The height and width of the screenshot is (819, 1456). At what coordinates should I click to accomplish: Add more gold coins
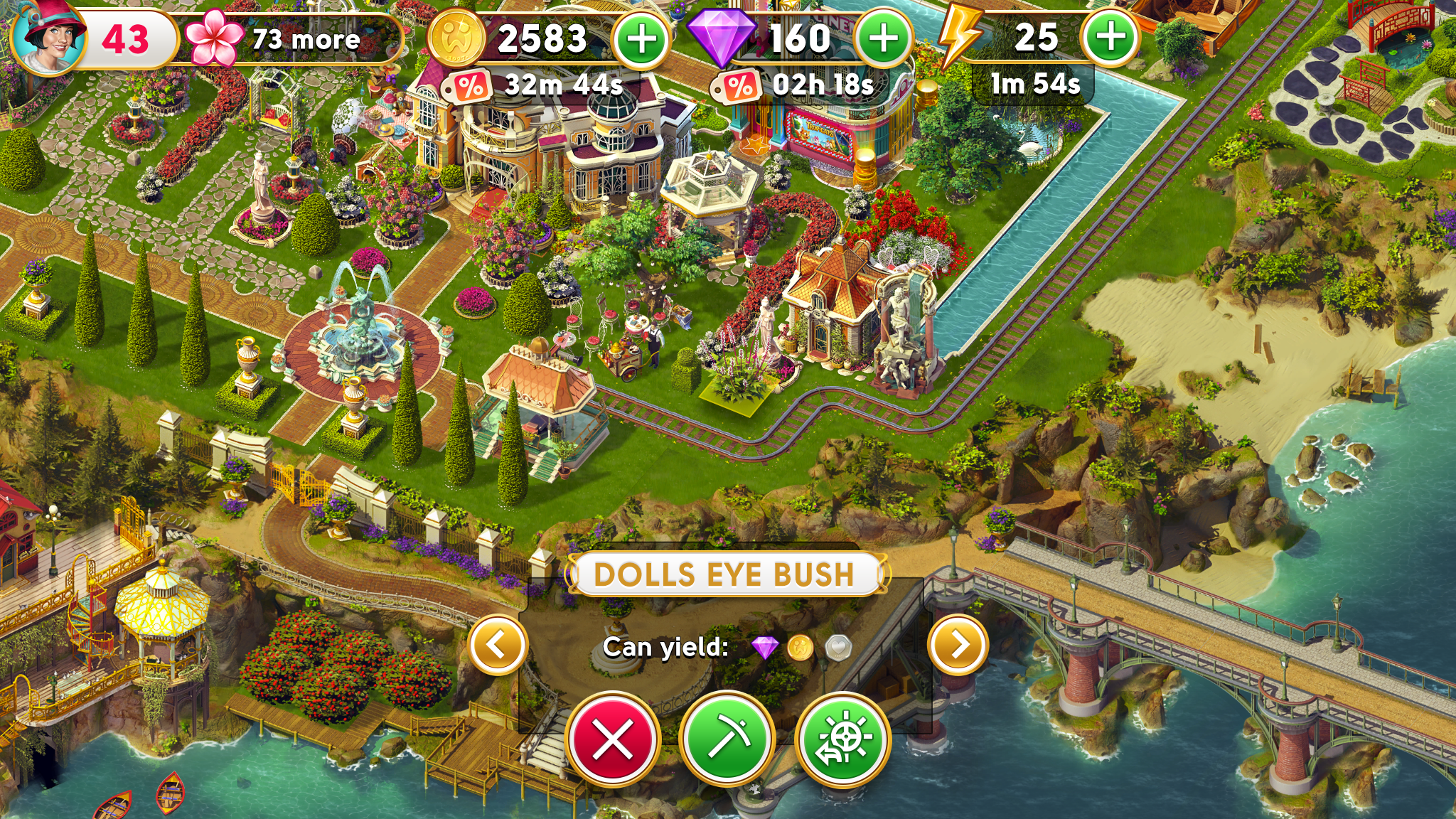coord(641,39)
